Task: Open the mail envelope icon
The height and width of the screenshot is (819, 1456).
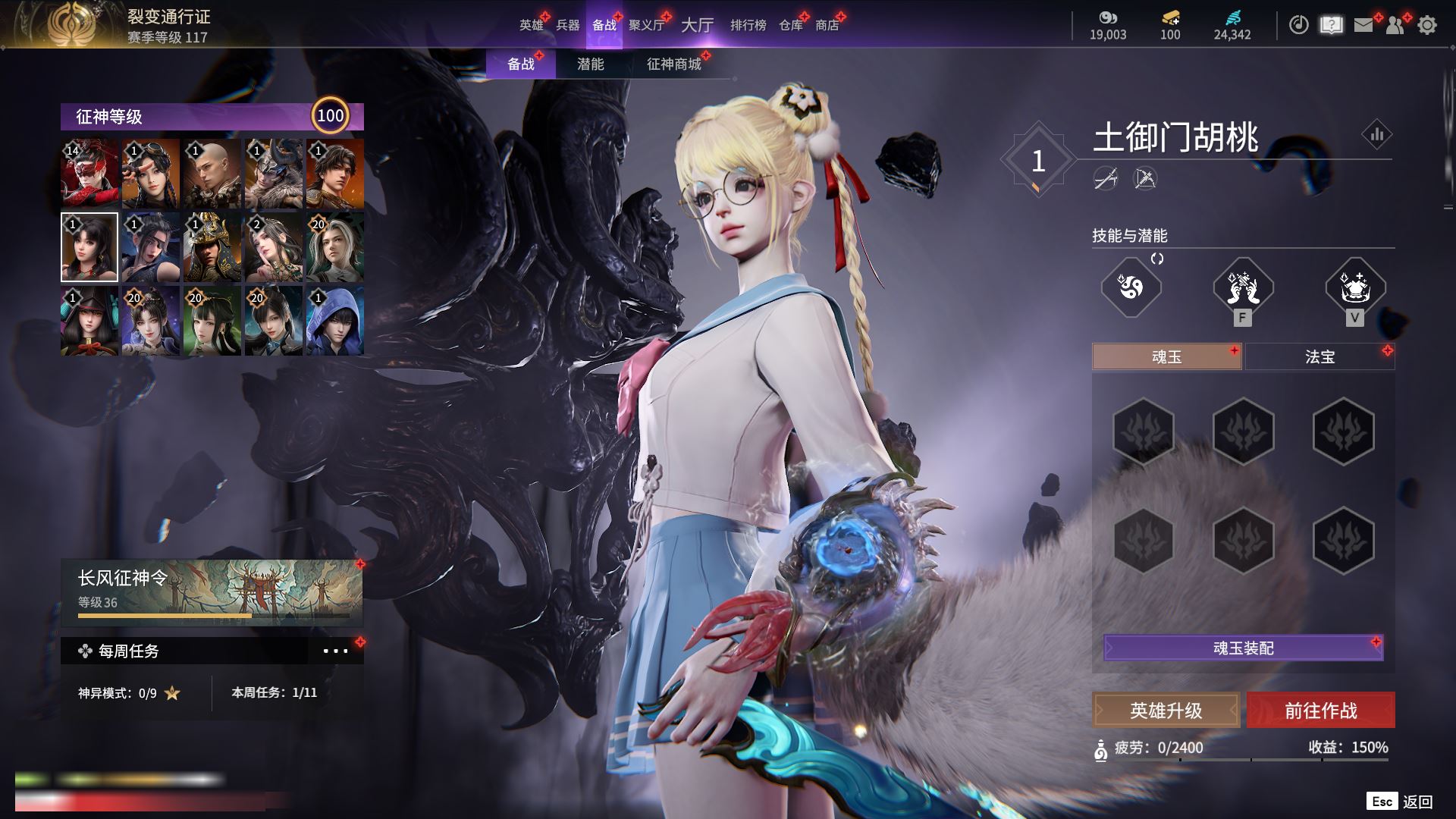Action: pyautogui.click(x=1363, y=26)
